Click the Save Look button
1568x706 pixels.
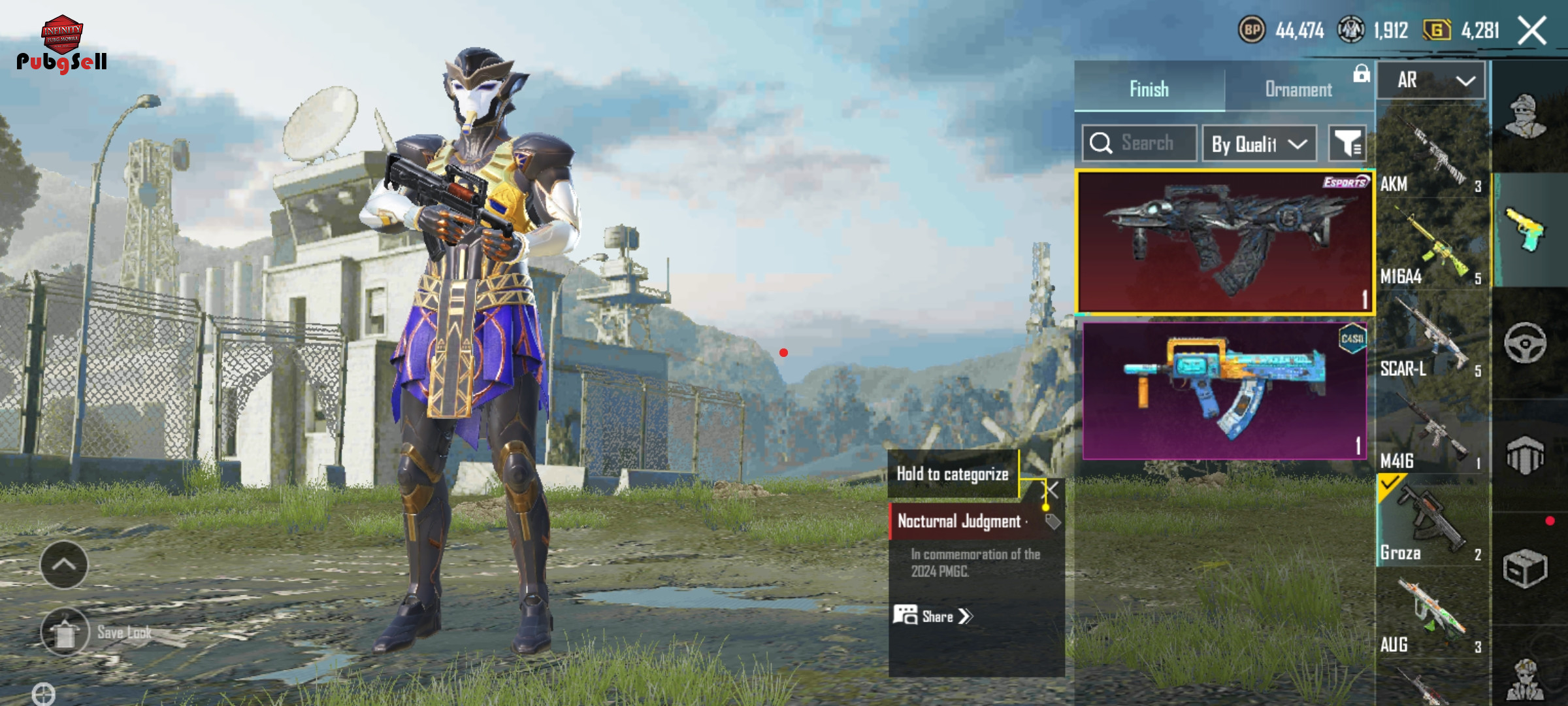click(65, 632)
